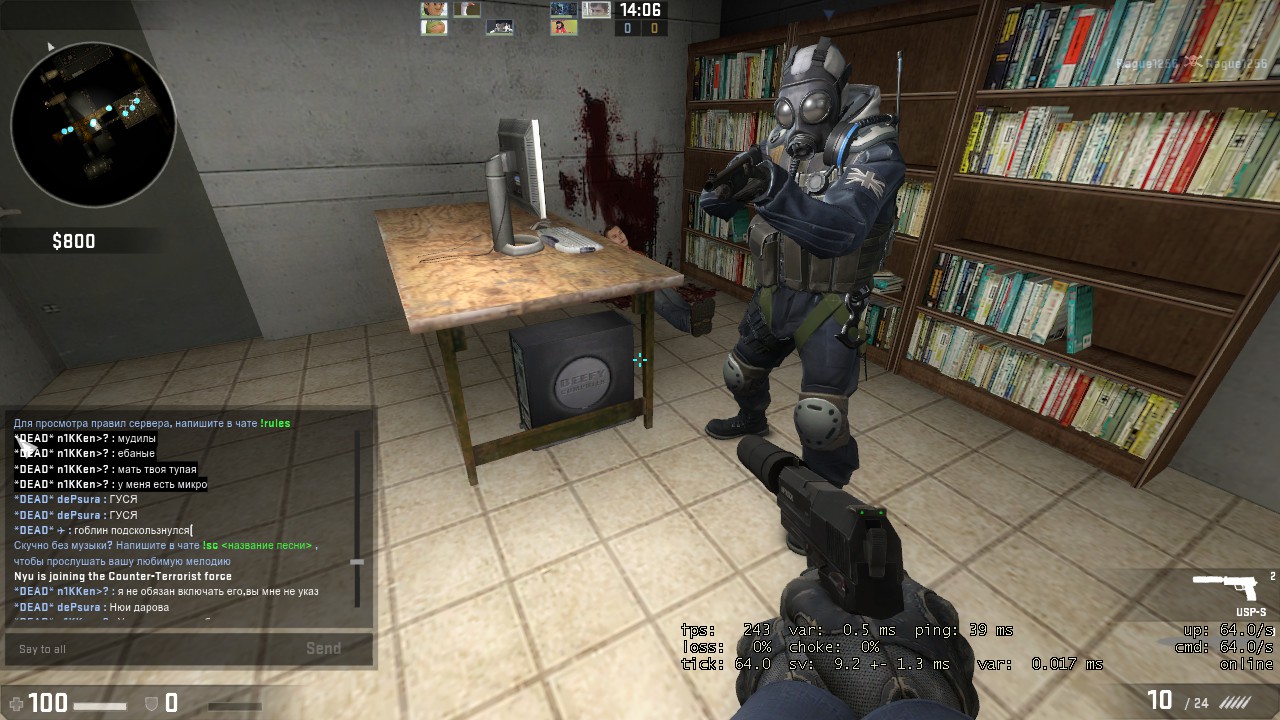This screenshot has width=1280, height=720.
Task: Click the man's face avatar beside the timer
Action: tap(596, 10)
